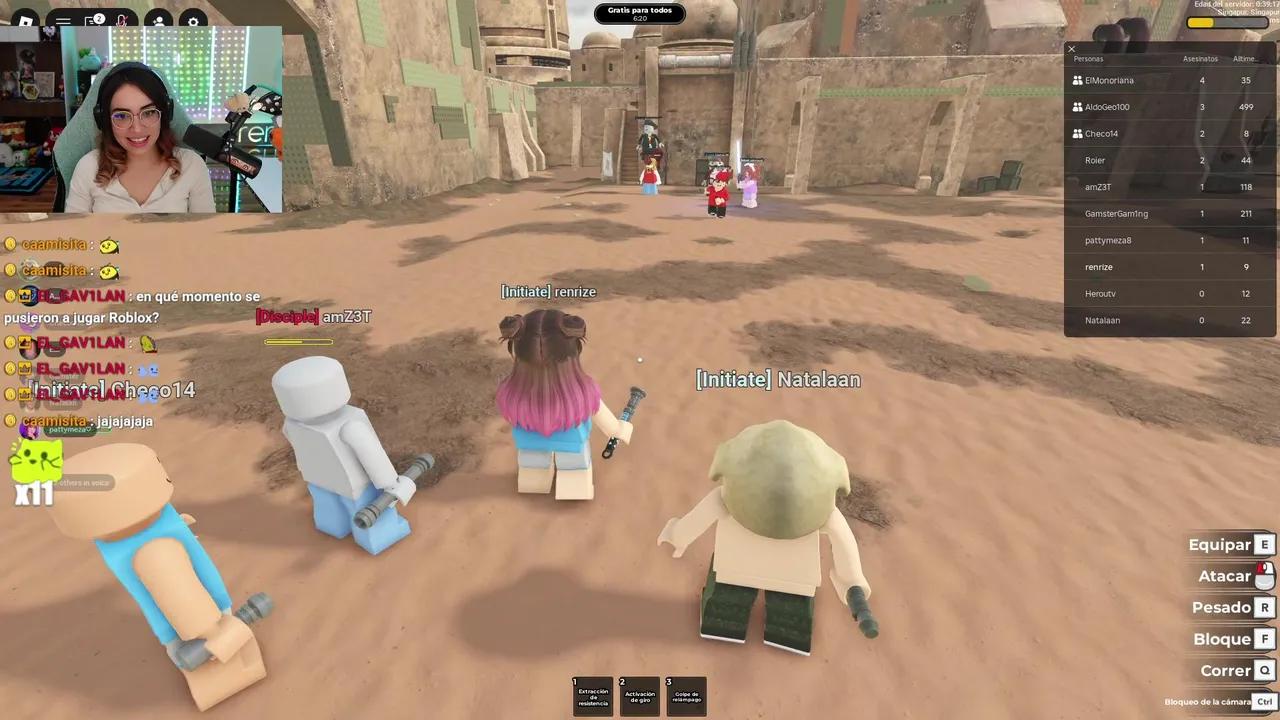Screen dimensions: 1280x720
Task: Click the friends icon beside Checo14
Action: 1077,133
